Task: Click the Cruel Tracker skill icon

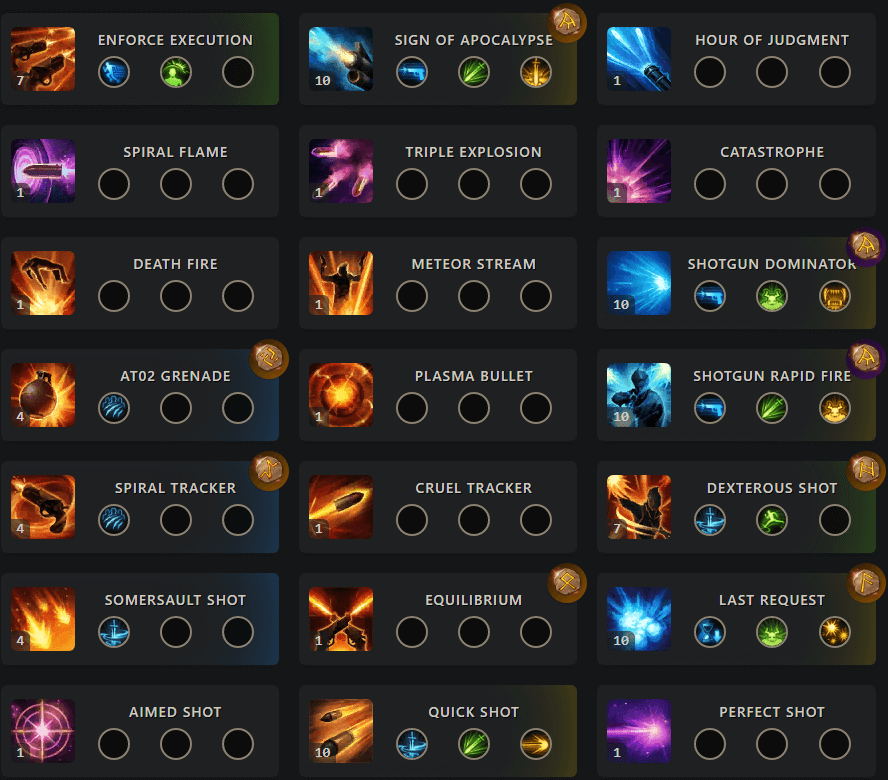Action: pyautogui.click(x=341, y=507)
